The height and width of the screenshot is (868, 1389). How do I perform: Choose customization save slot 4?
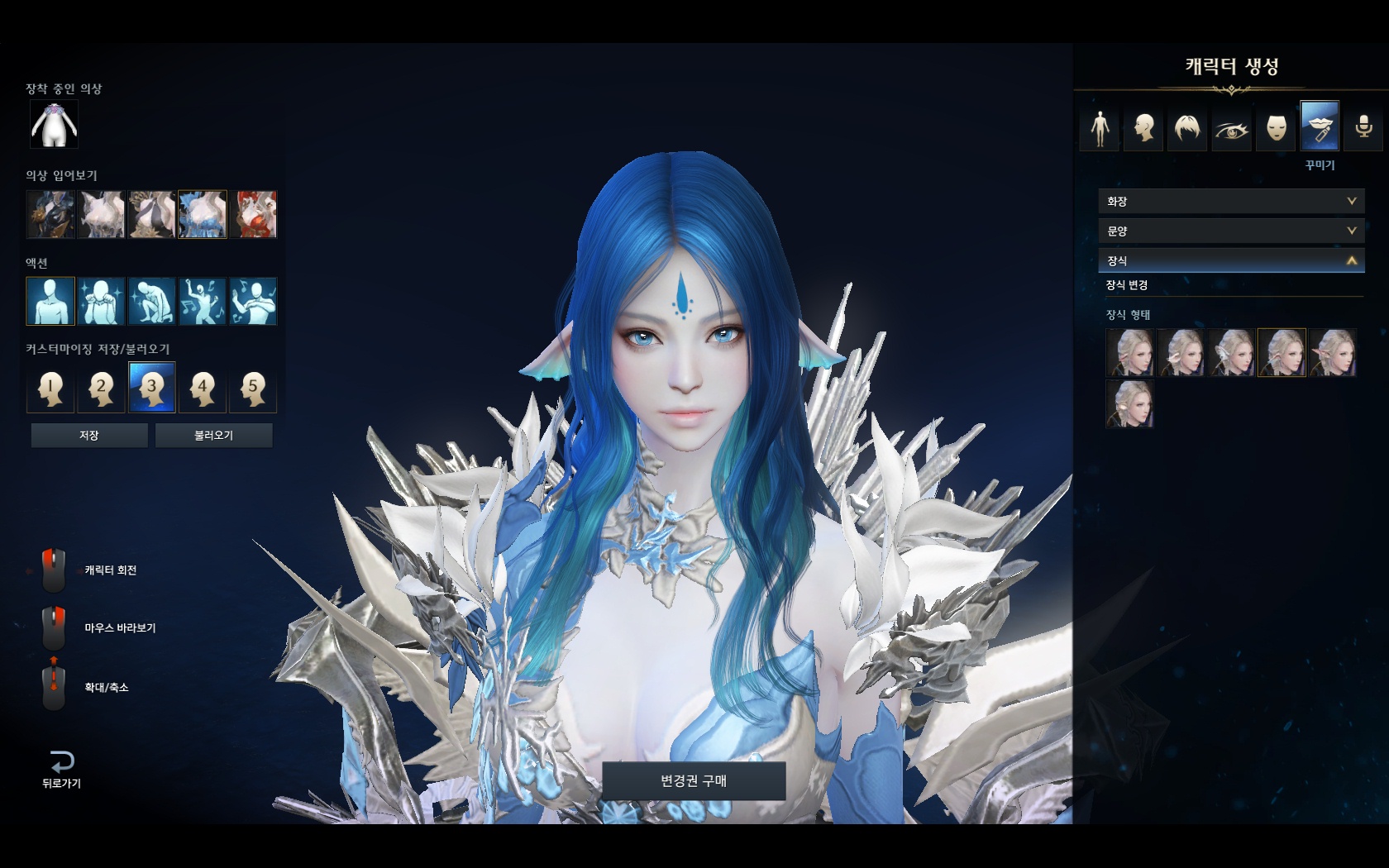pos(202,387)
